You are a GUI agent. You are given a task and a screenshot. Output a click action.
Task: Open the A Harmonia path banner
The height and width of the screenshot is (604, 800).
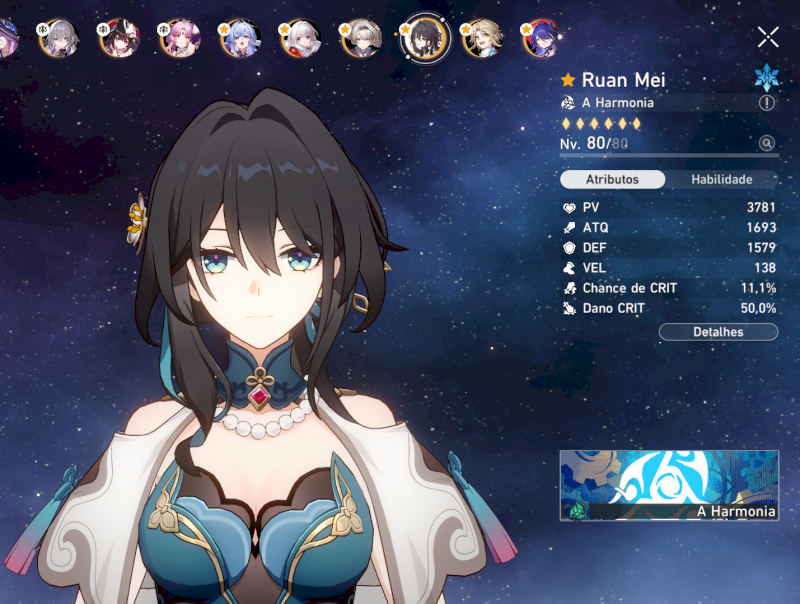pyautogui.click(x=668, y=485)
